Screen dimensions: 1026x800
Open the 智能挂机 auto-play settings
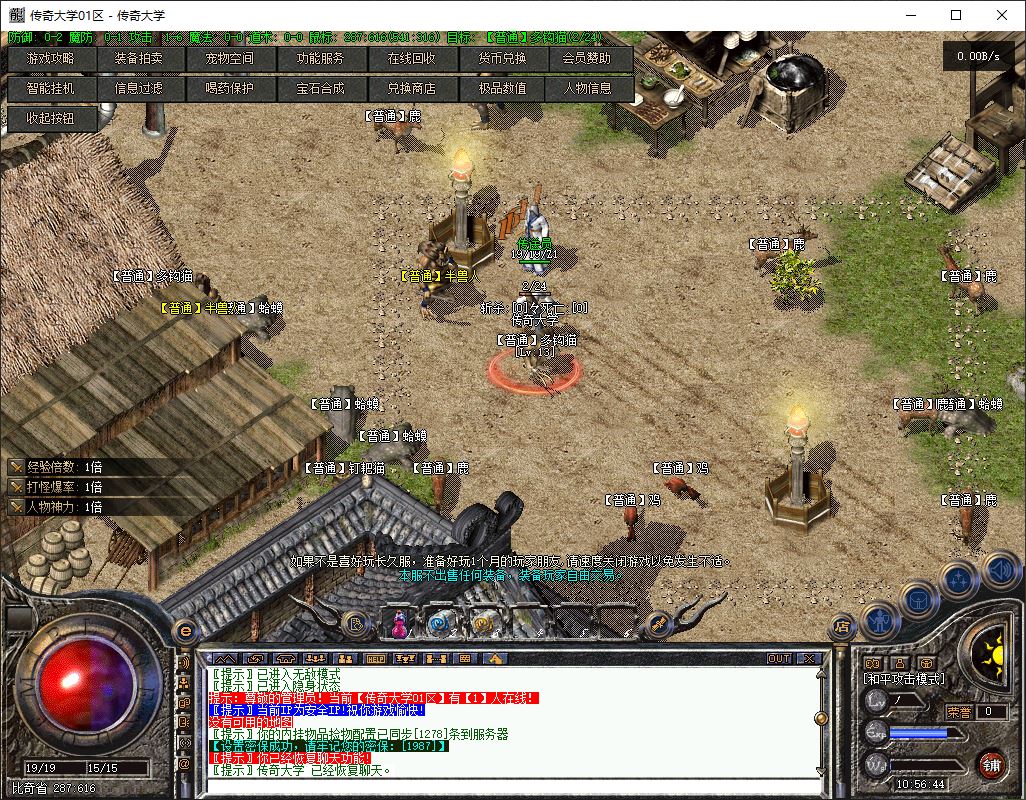click(x=50, y=89)
